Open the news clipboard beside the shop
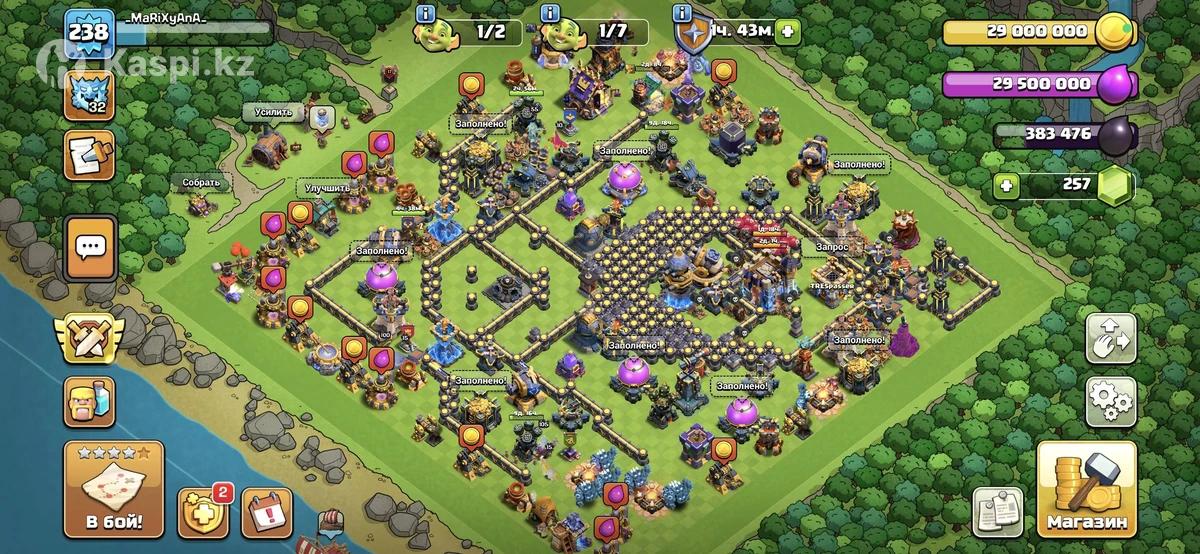The image size is (1200, 554). (x=997, y=512)
